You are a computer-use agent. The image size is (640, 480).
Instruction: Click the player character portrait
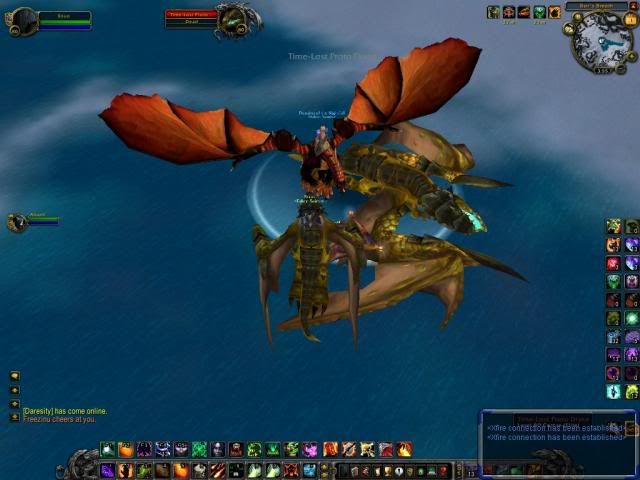click(22, 18)
